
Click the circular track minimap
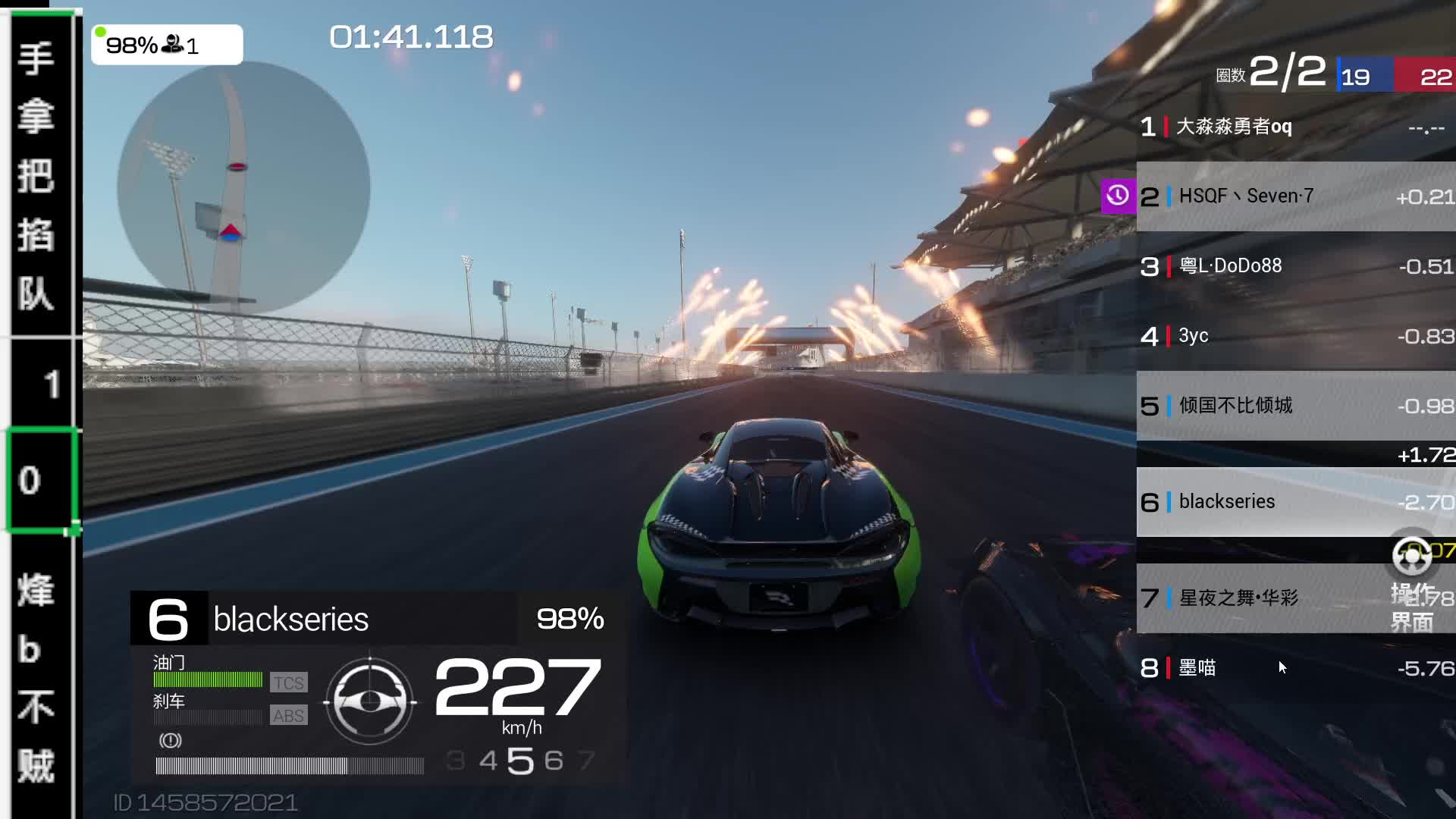point(243,187)
